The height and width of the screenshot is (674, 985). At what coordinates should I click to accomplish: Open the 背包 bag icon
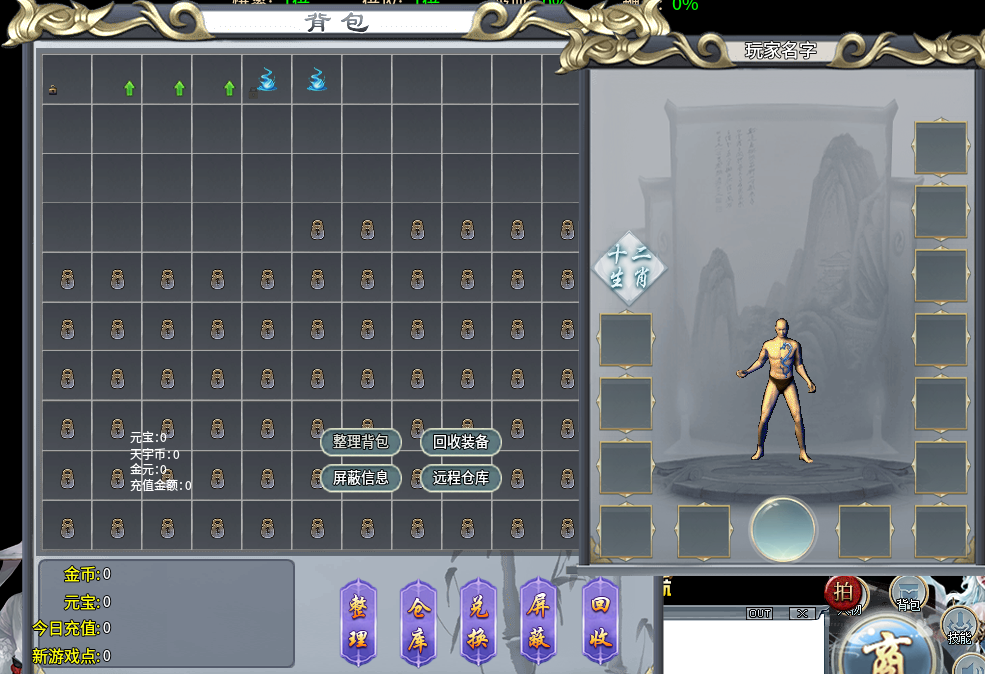point(908,595)
